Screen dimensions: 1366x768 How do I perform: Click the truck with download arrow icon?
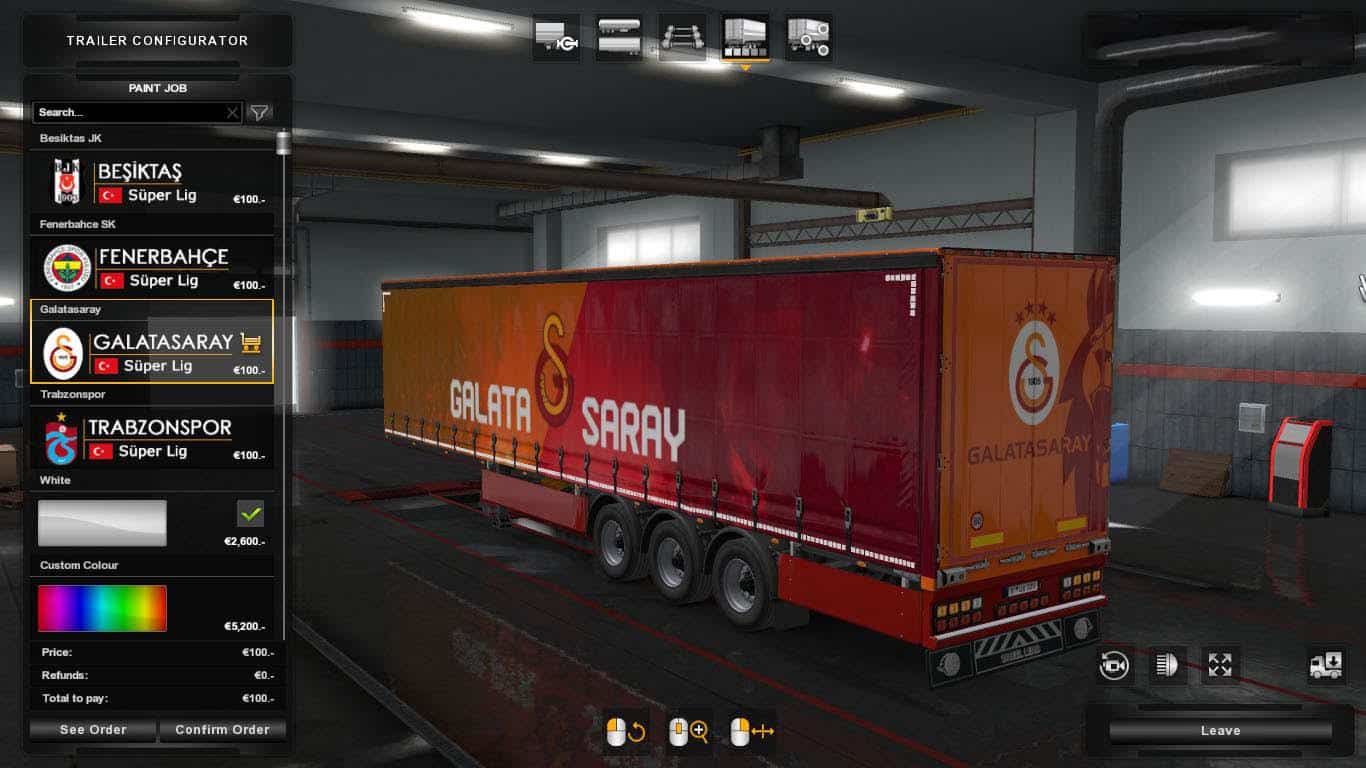(1326, 666)
